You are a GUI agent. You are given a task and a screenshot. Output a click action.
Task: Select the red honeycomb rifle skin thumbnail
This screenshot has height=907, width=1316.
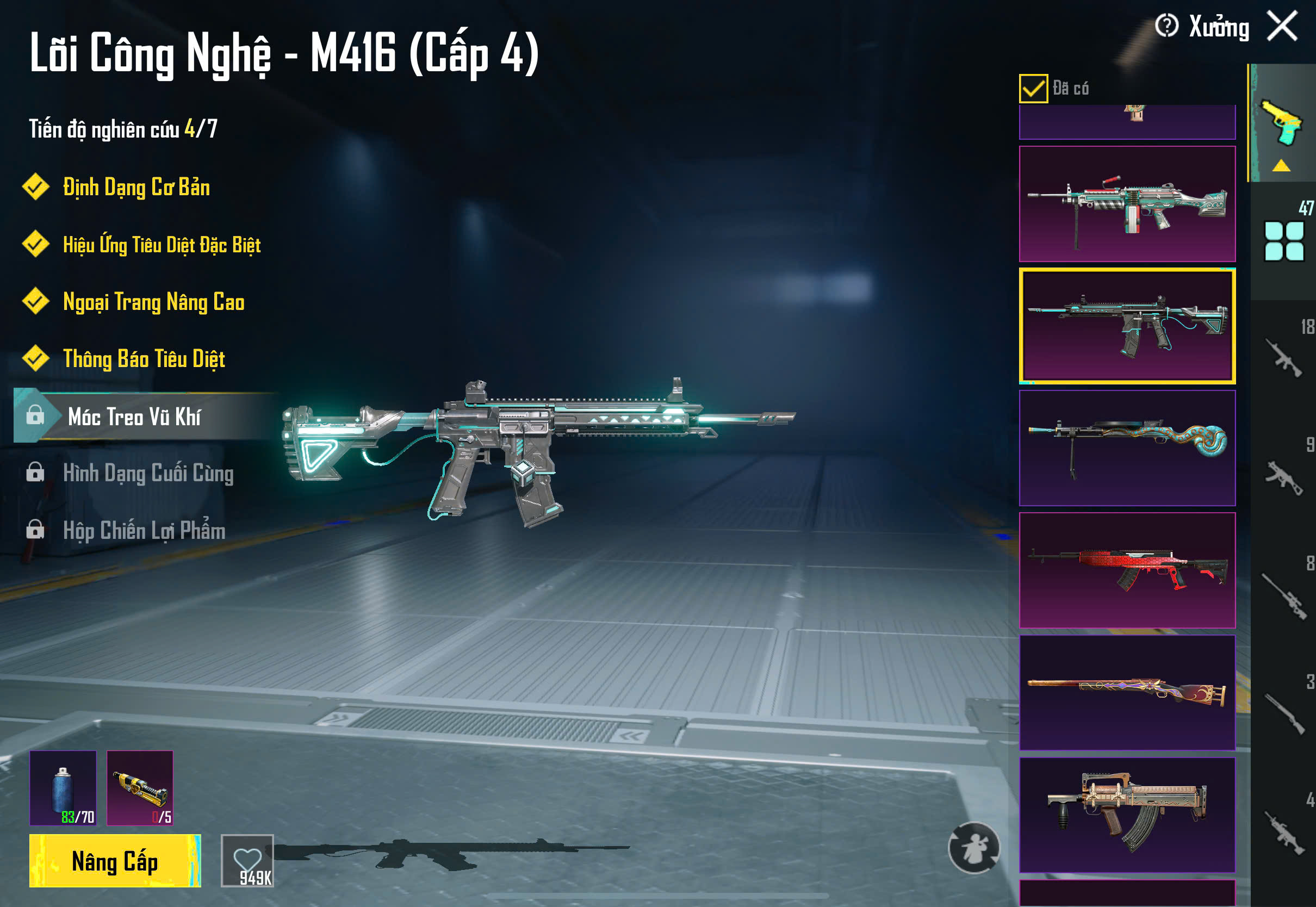pyautogui.click(x=1127, y=570)
